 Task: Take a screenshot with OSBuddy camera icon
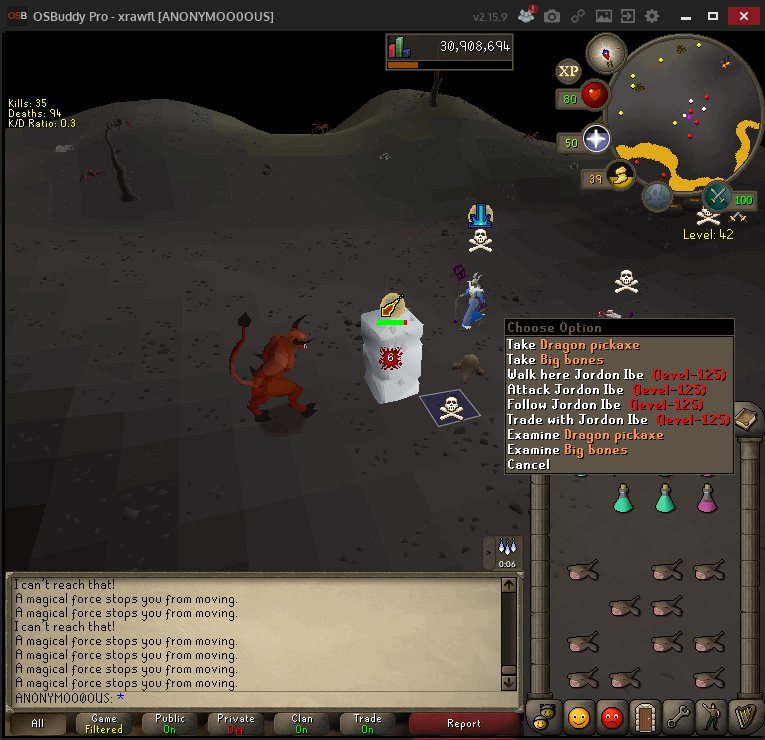click(x=552, y=17)
